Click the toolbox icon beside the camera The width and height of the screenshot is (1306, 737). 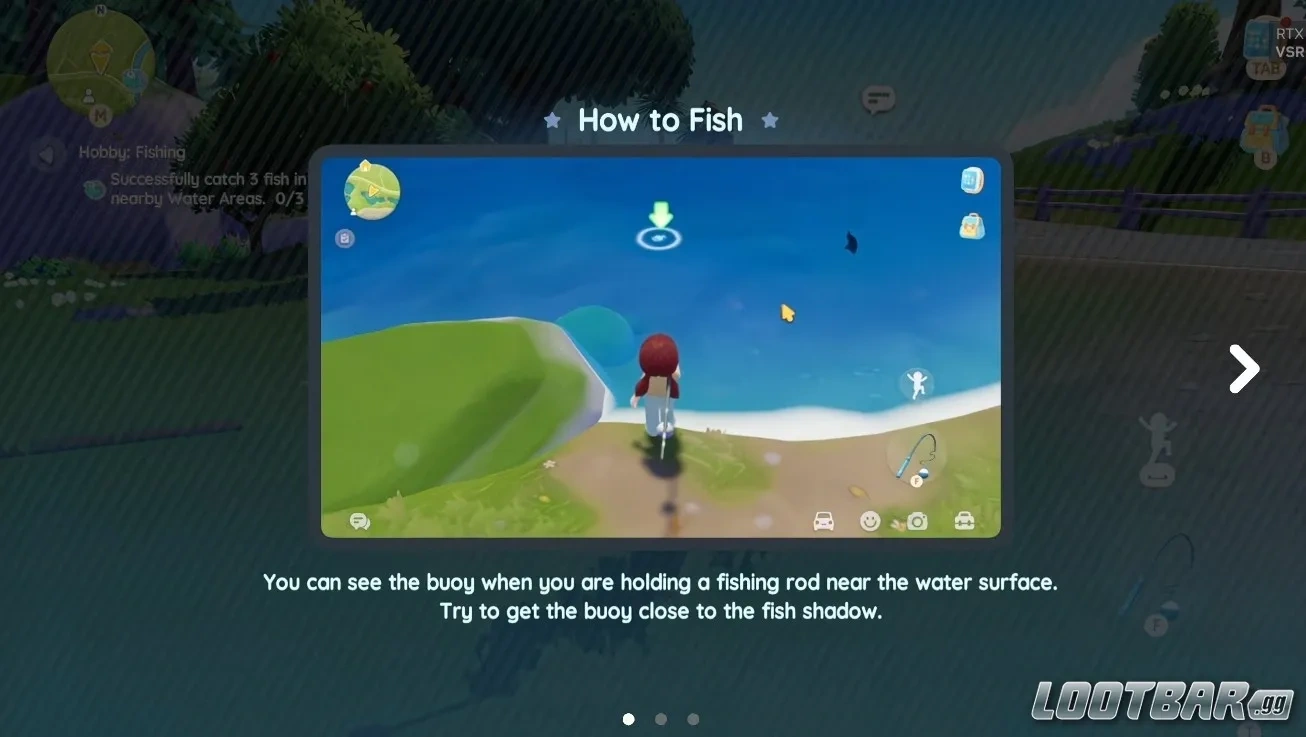click(x=963, y=521)
